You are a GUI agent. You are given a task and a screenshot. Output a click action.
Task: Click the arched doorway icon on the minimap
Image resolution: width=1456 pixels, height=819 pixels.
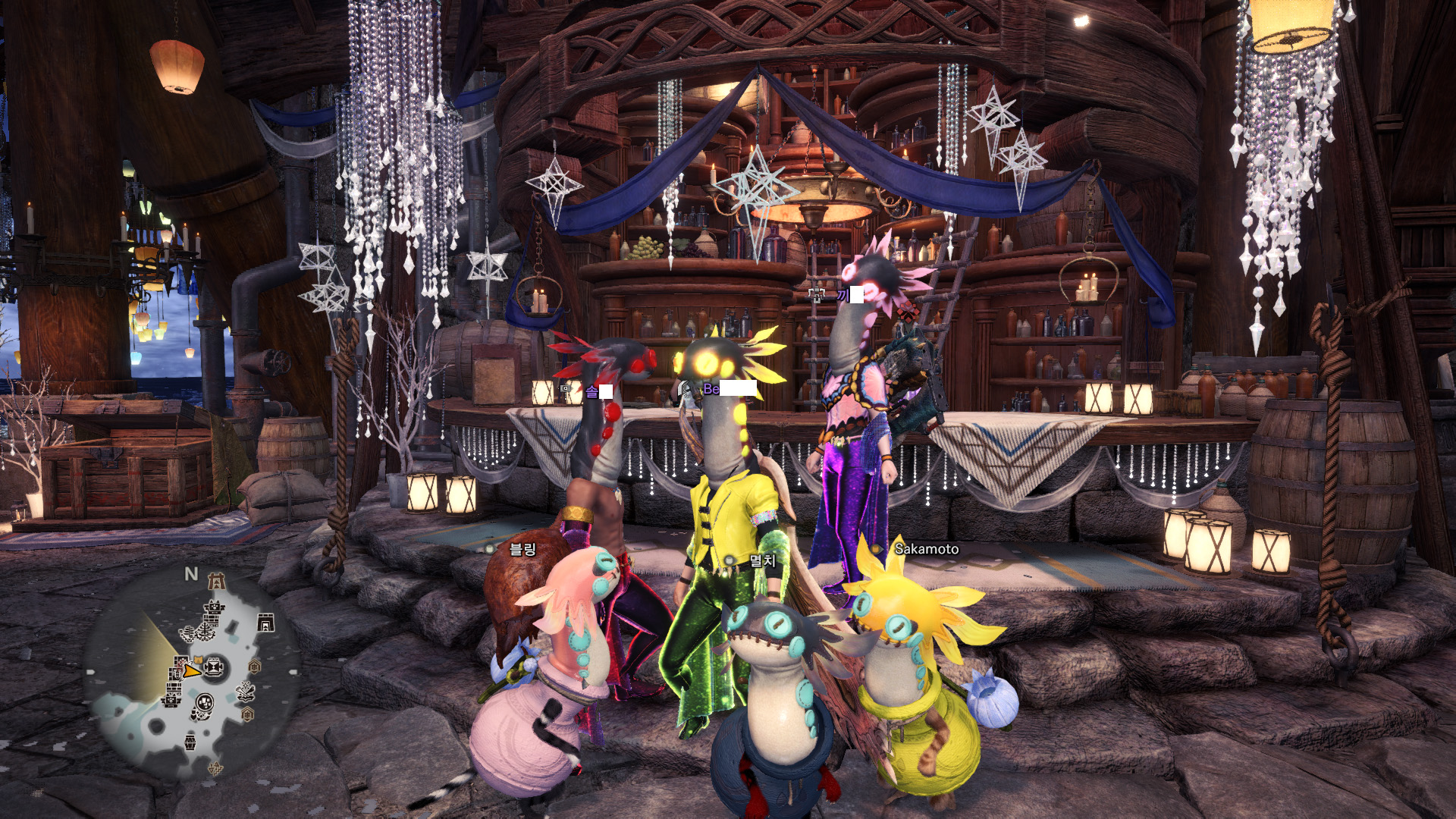pos(265,623)
